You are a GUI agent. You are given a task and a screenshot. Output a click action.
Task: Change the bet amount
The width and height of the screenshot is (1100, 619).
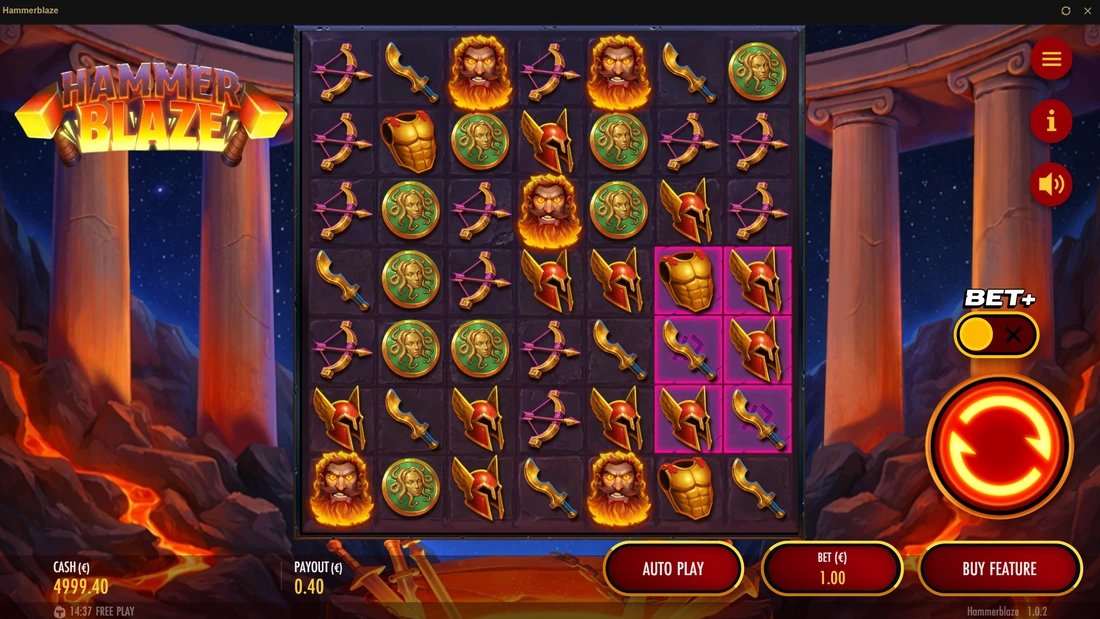(x=832, y=569)
